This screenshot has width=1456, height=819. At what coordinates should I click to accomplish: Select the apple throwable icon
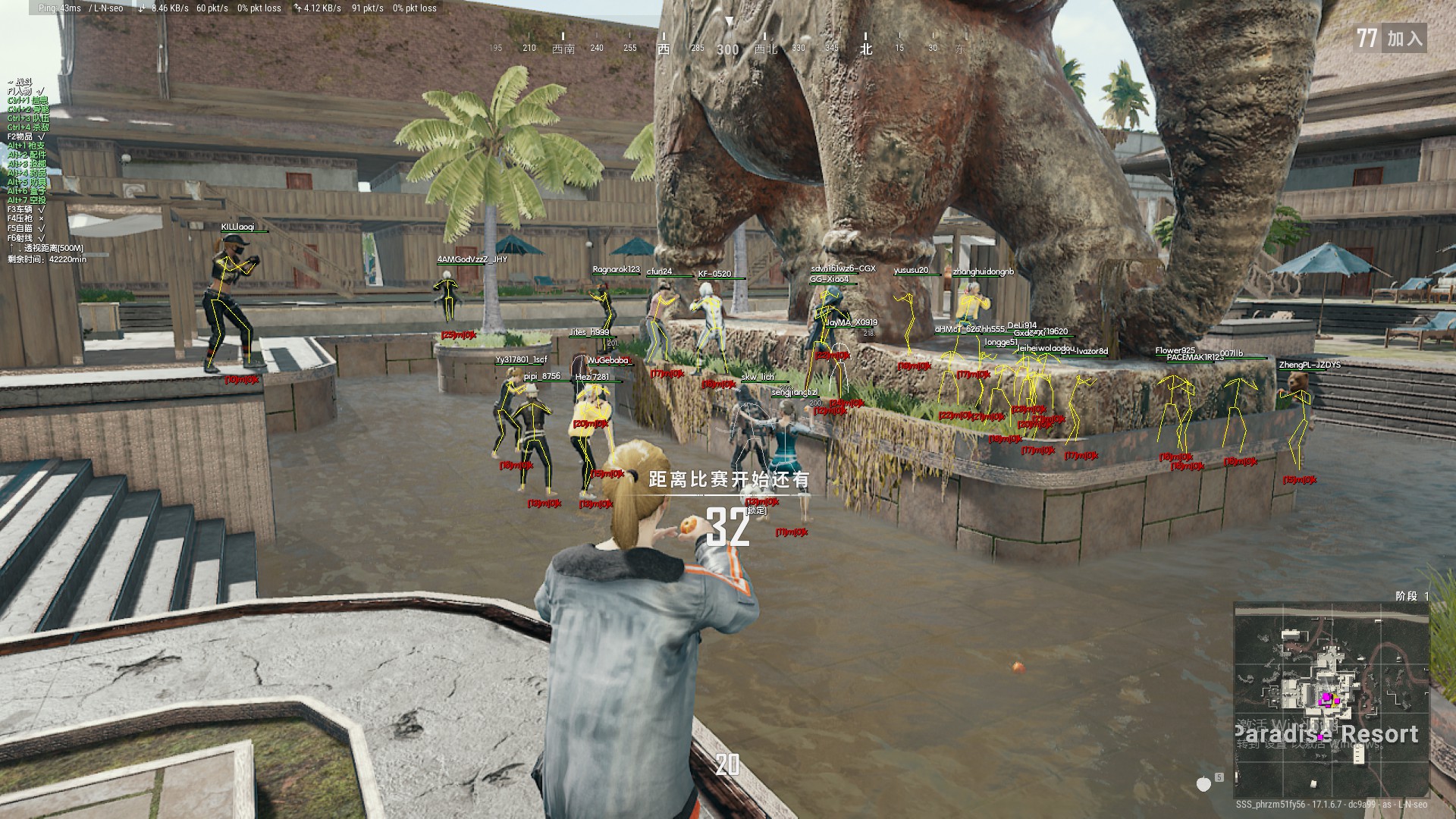click(1203, 784)
